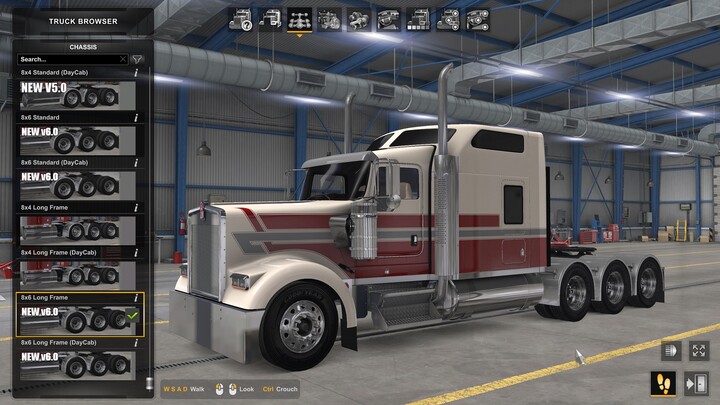Open the truck with question mark tab
The image size is (720, 405).
(241, 19)
